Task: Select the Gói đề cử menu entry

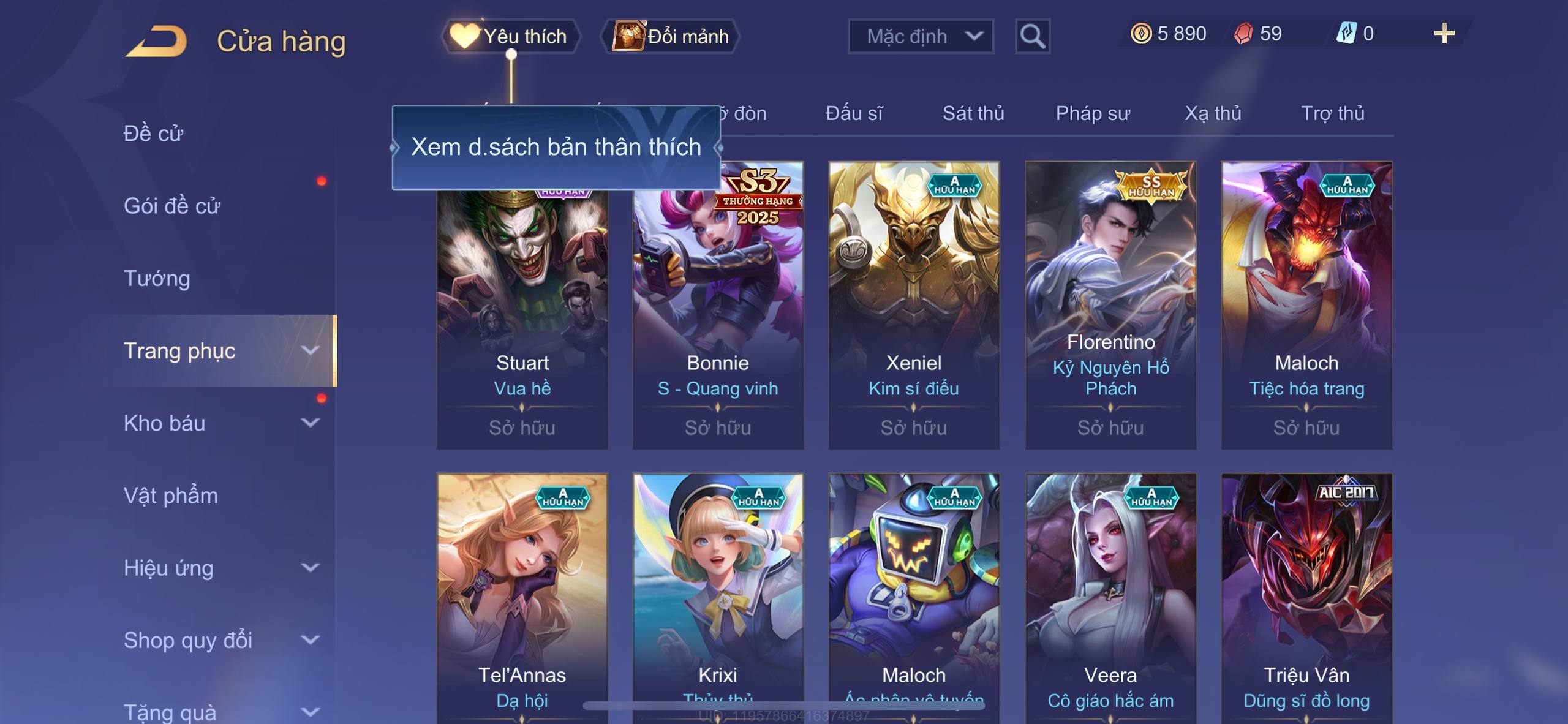Action: click(x=172, y=206)
